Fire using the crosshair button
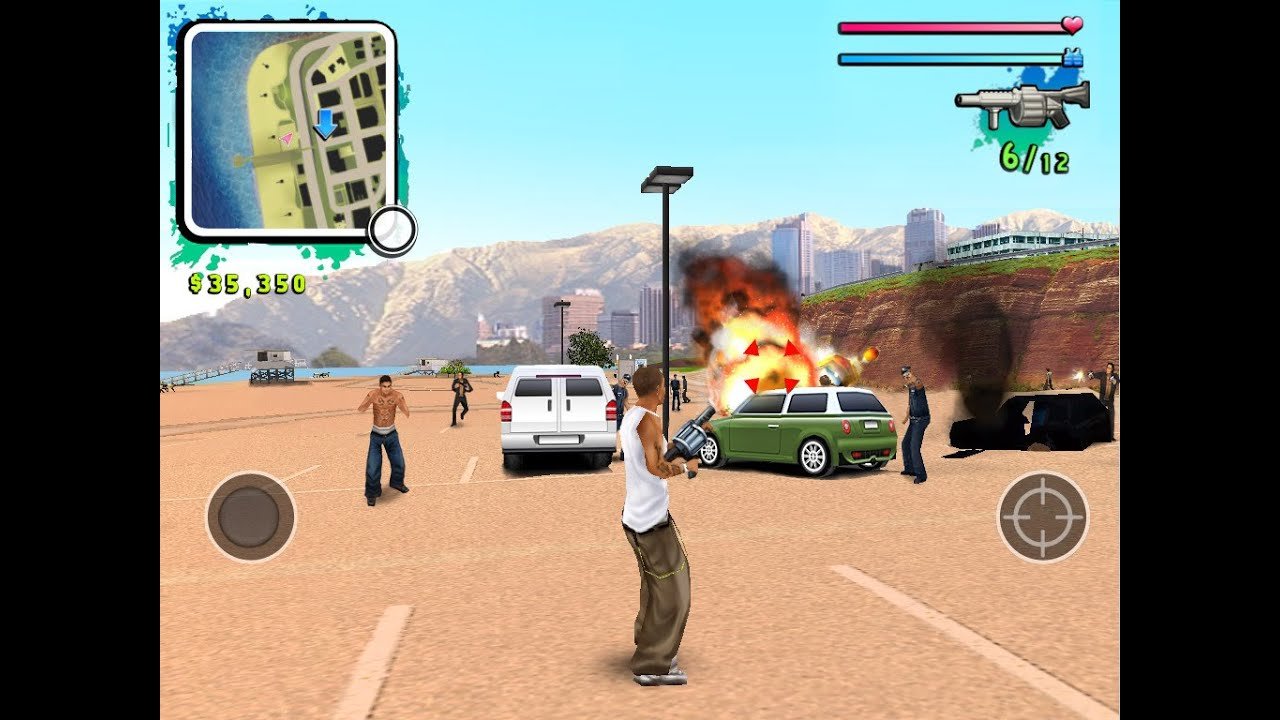Image resolution: width=1280 pixels, height=720 pixels. click(1043, 517)
